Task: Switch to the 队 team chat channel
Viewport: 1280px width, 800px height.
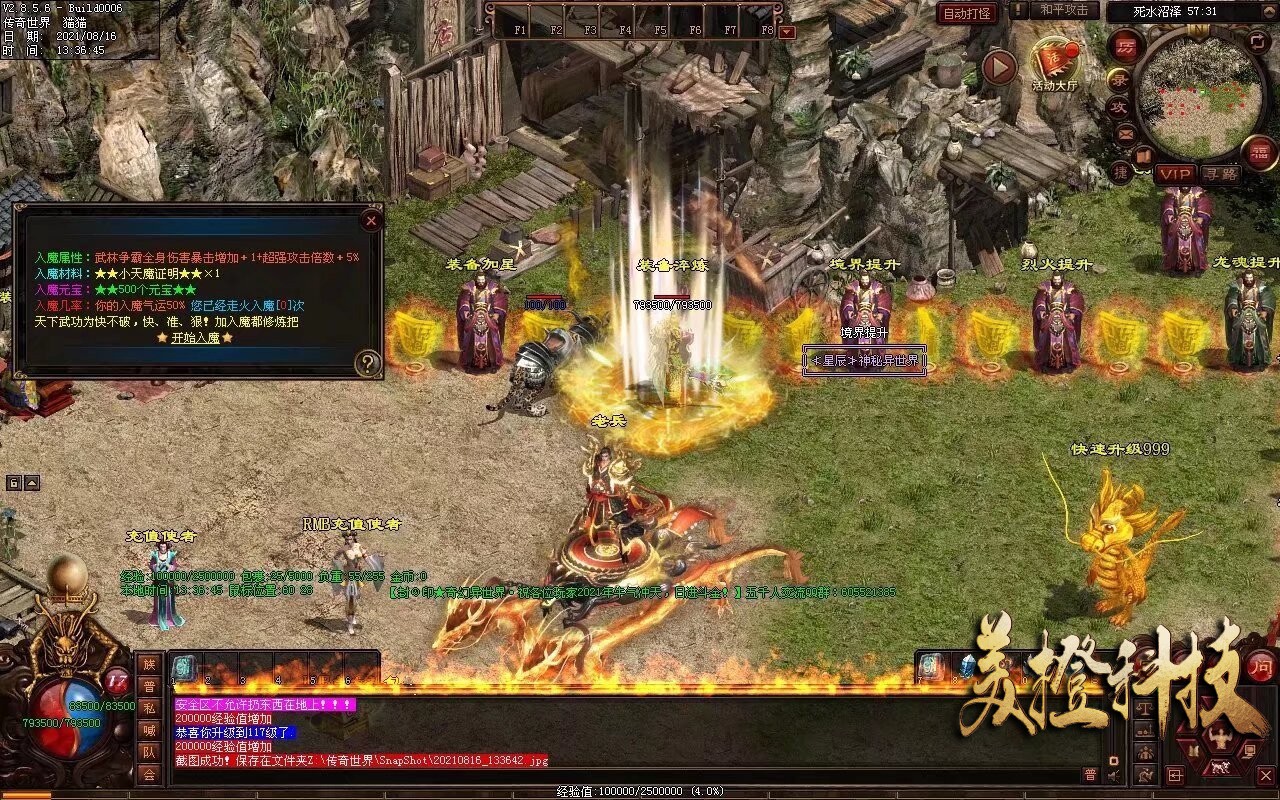Action: coord(150,753)
